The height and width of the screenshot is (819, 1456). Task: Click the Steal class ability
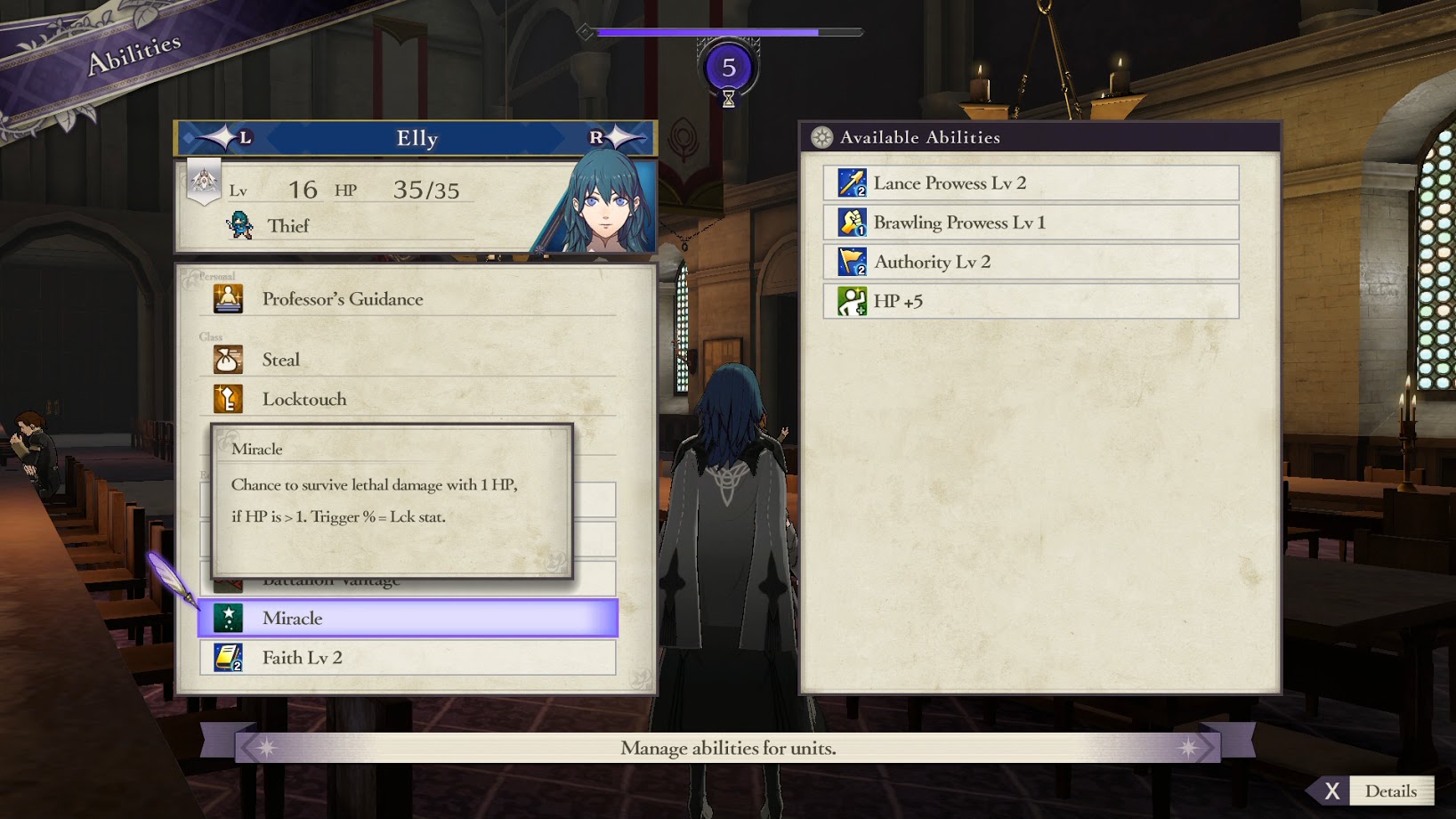[x=409, y=360]
